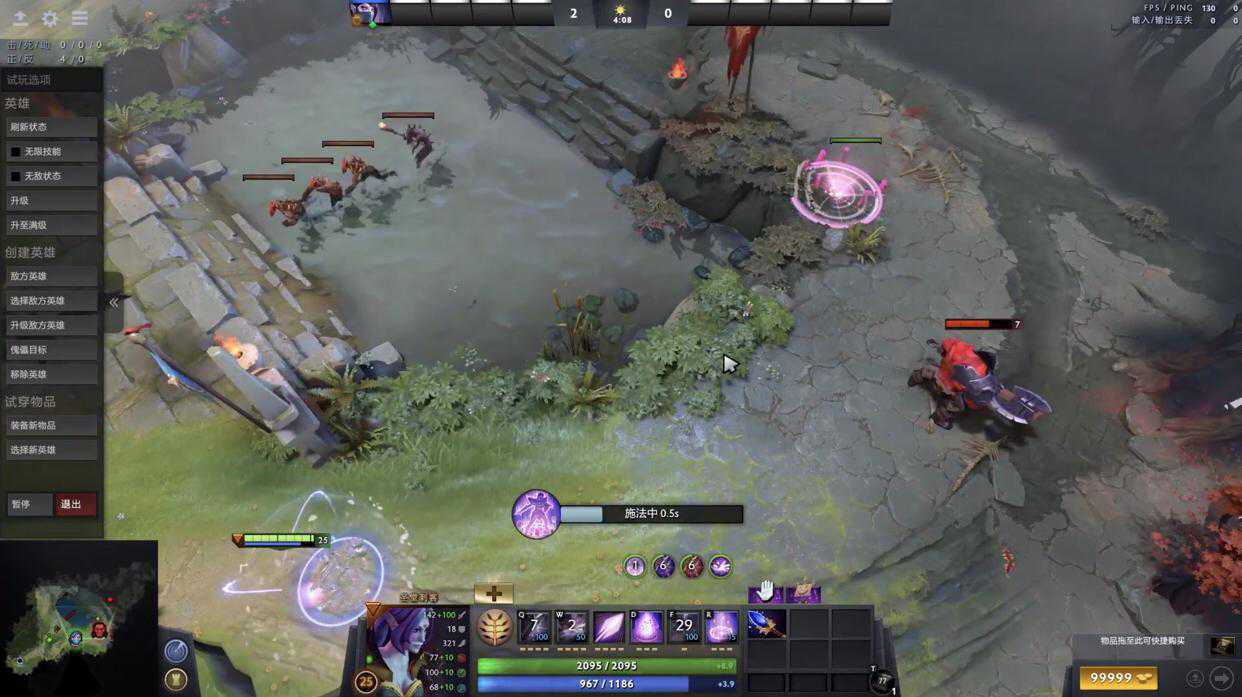This screenshot has width=1242, height=697.
Task: Exit demo with the red 退出 button
Action: click(75, 504)
